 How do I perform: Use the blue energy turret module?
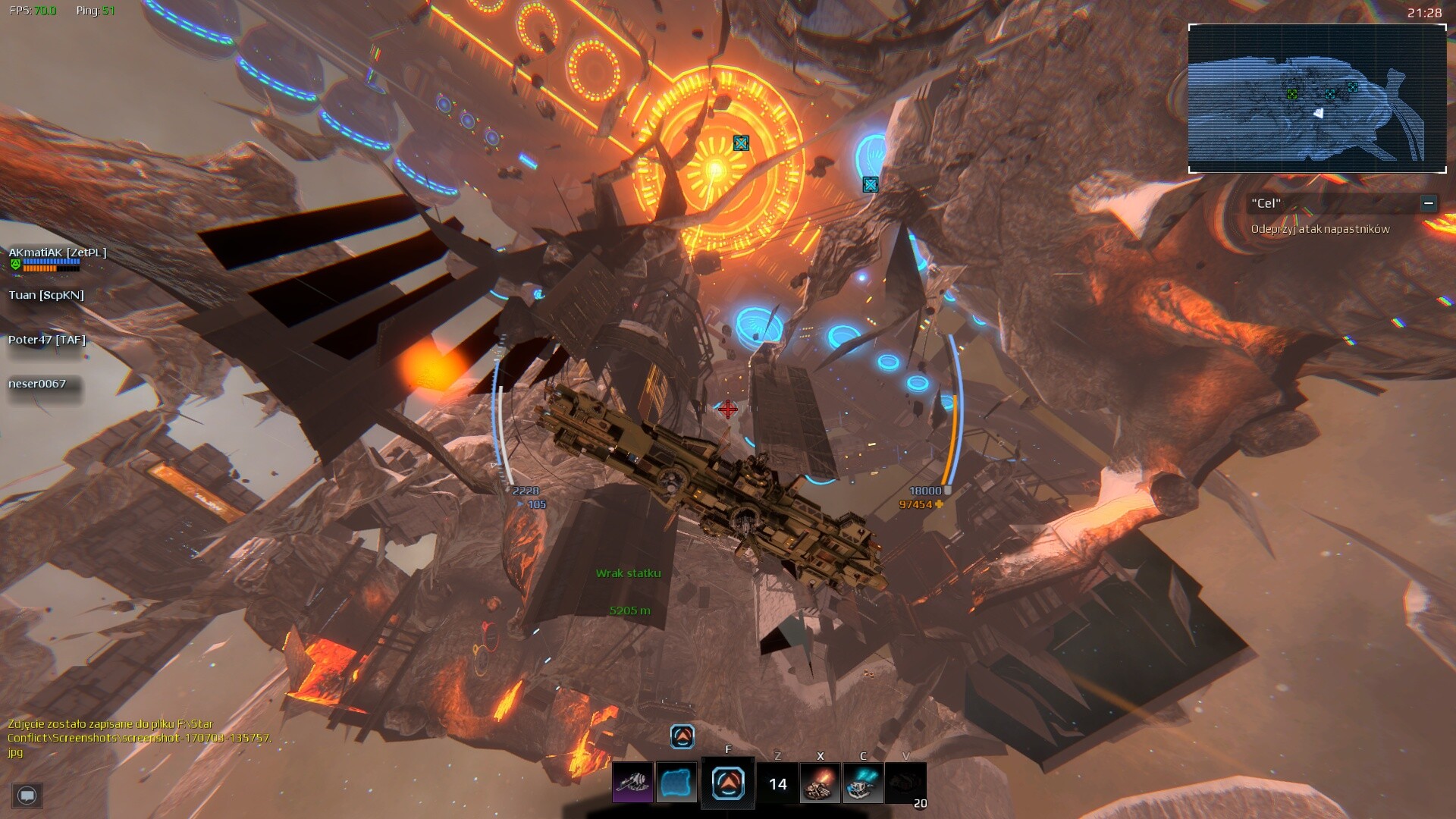pos(863,783)
